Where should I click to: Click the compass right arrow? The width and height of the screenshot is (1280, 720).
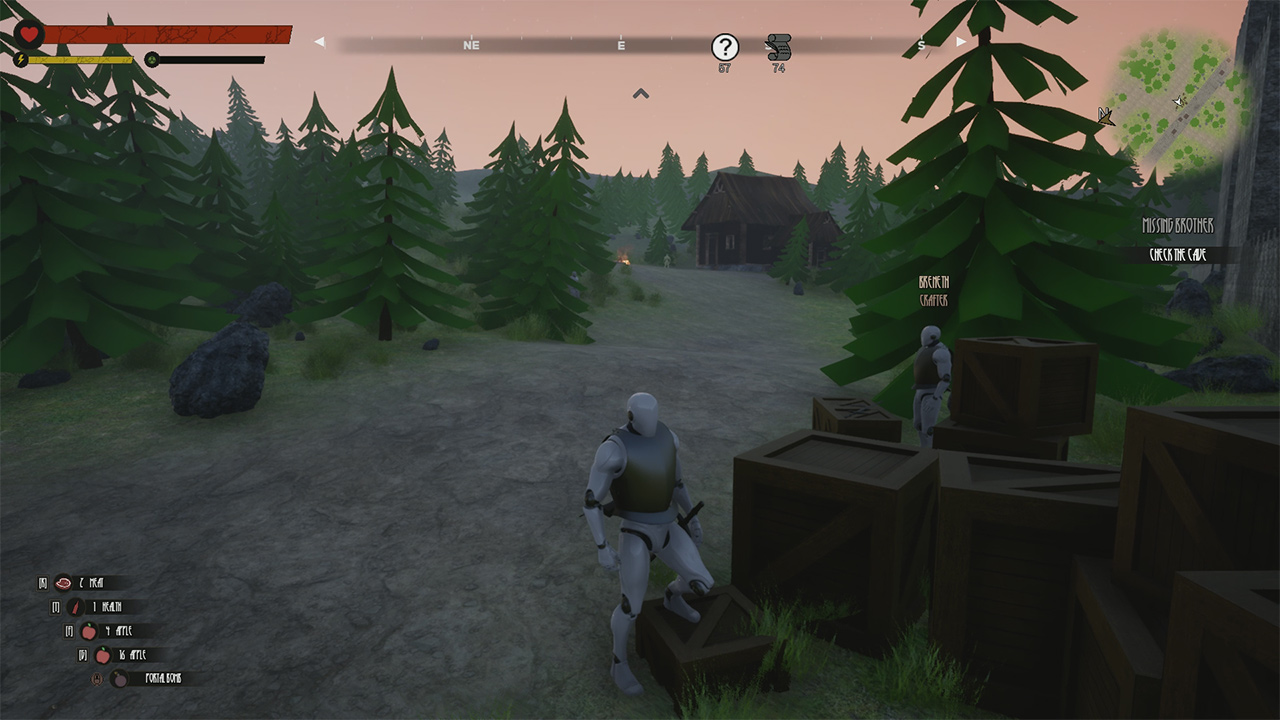961,42
